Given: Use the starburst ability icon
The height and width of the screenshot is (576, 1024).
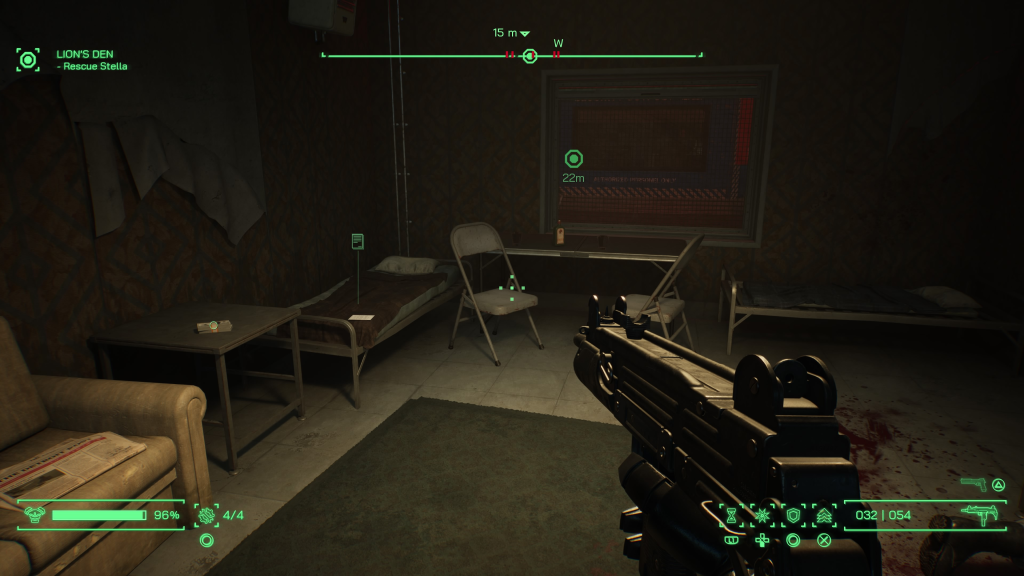Looking at the screenshot, I should (762, 515).
